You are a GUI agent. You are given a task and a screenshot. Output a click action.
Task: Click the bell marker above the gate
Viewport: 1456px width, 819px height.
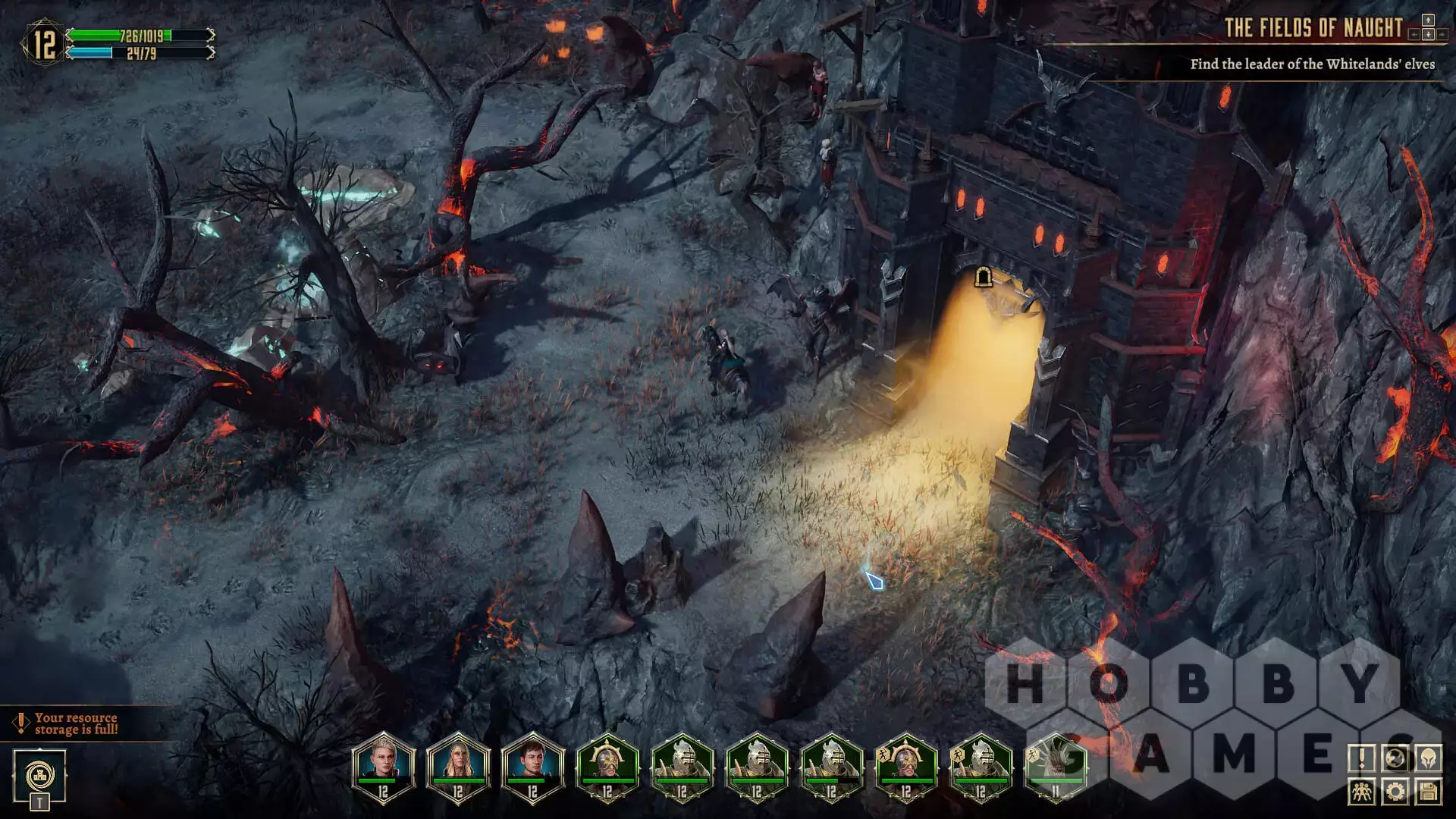[983, 277]
